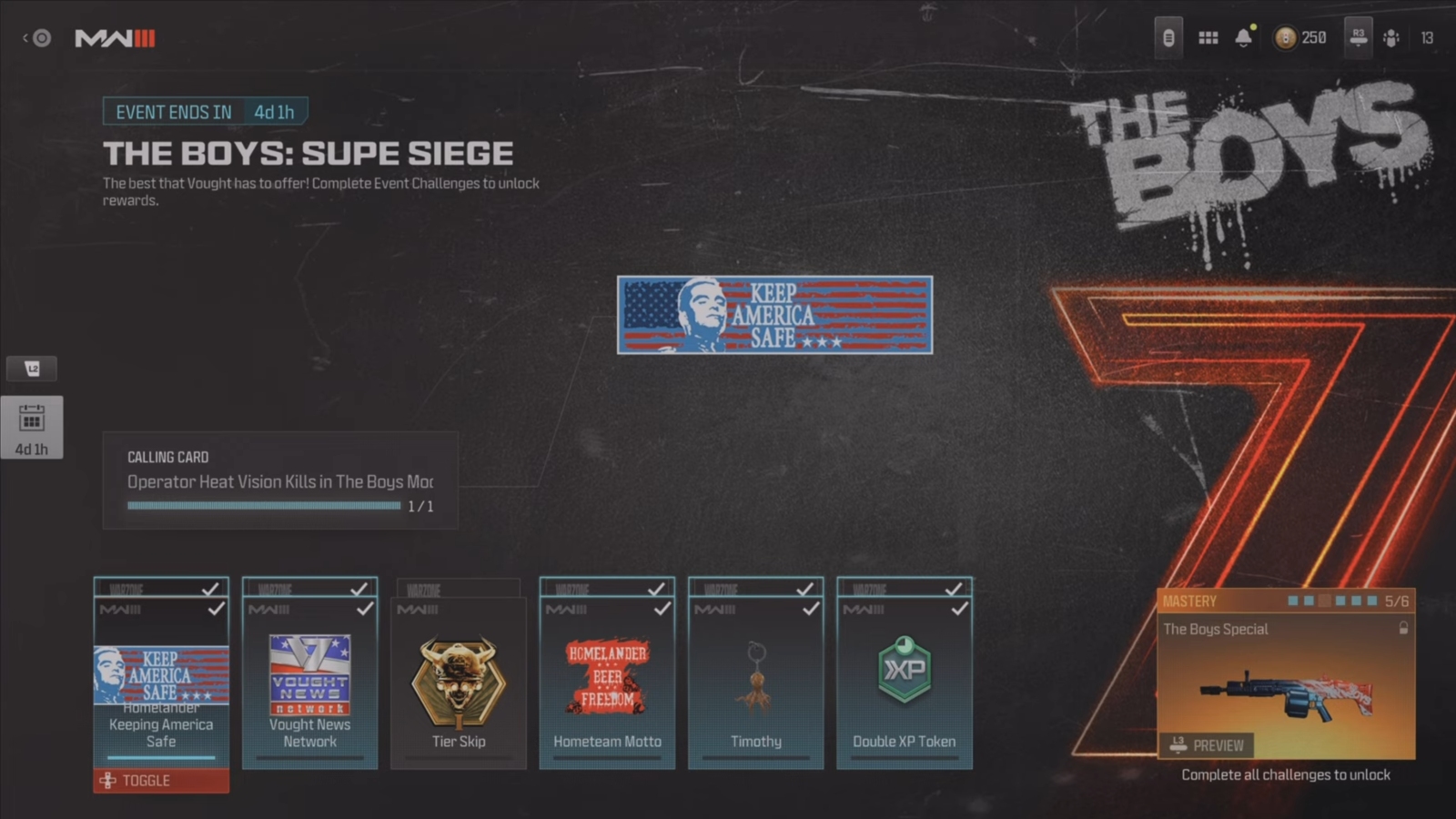1456x819 pixels.
Task: Open the notifications bell
Action: 1243,38
